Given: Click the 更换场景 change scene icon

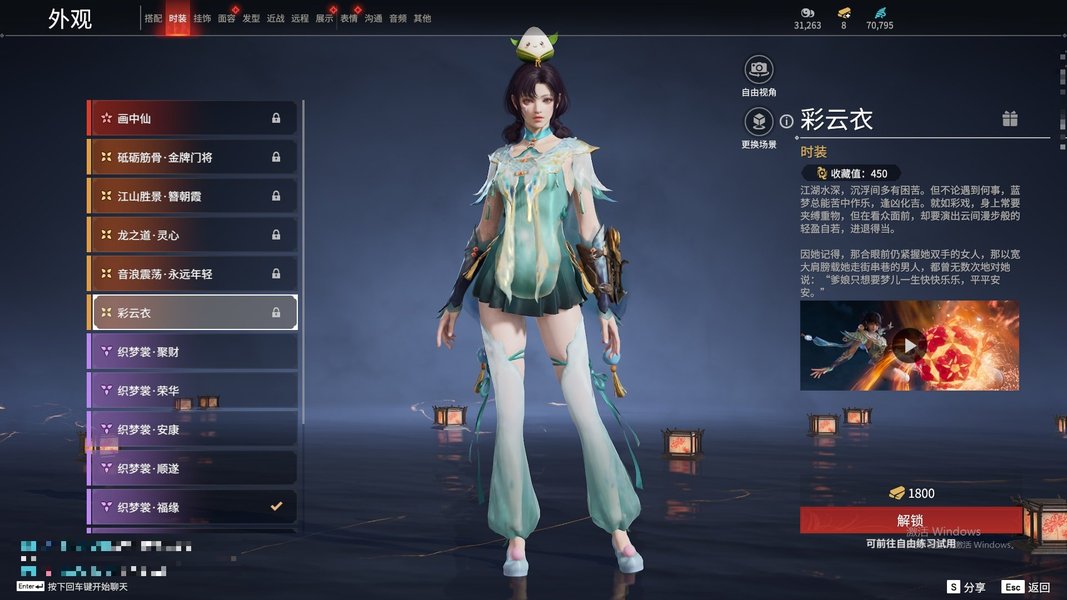Looking at the screenshot, I should (x=759, y=122).
